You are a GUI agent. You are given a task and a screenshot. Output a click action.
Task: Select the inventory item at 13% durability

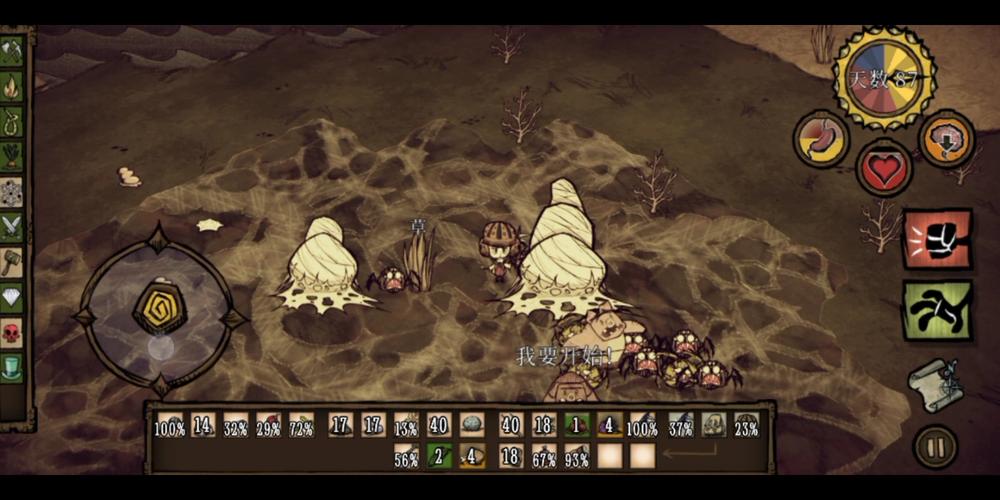(x=406, y=425)
